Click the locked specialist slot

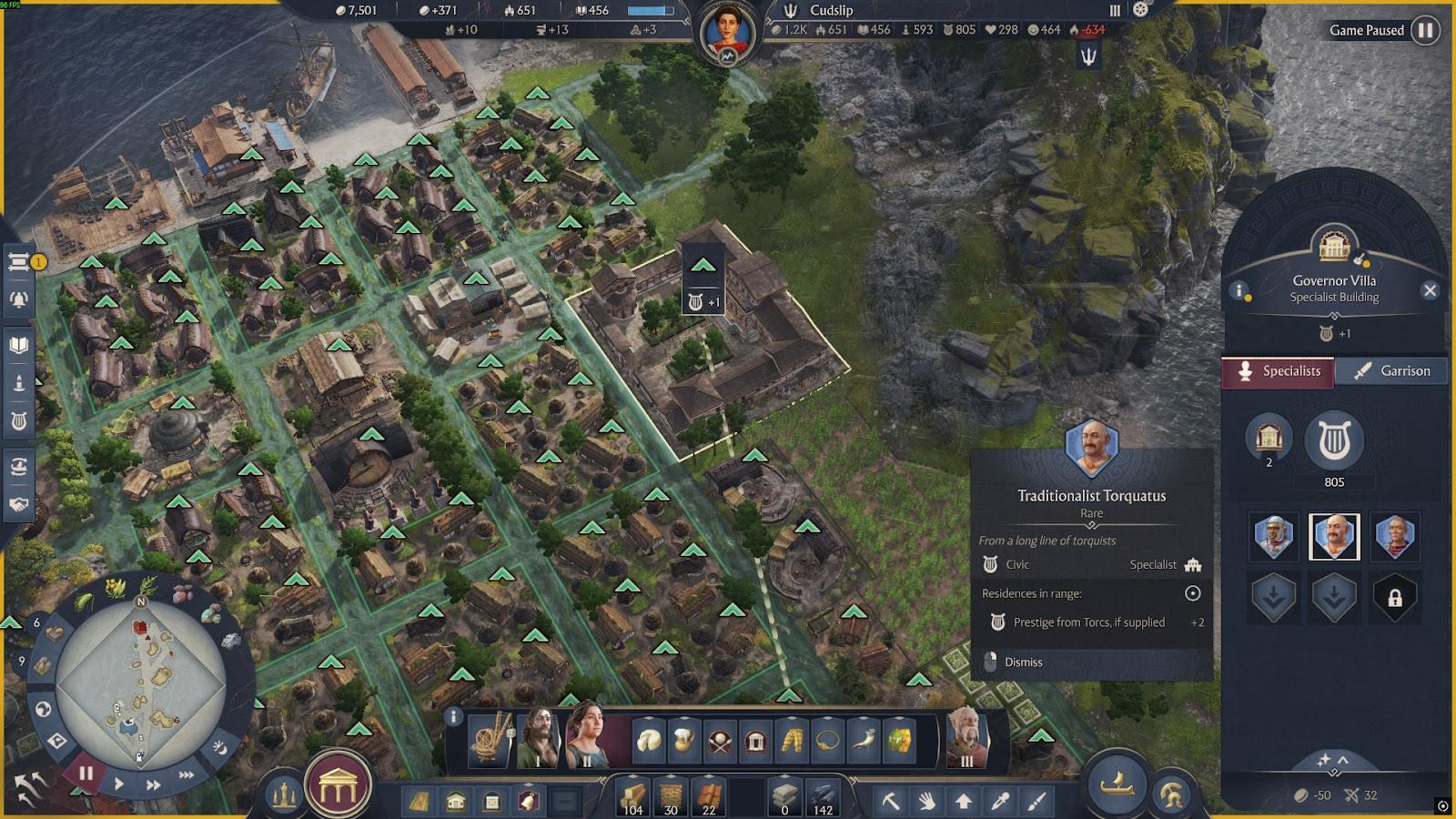(1394, 598)
